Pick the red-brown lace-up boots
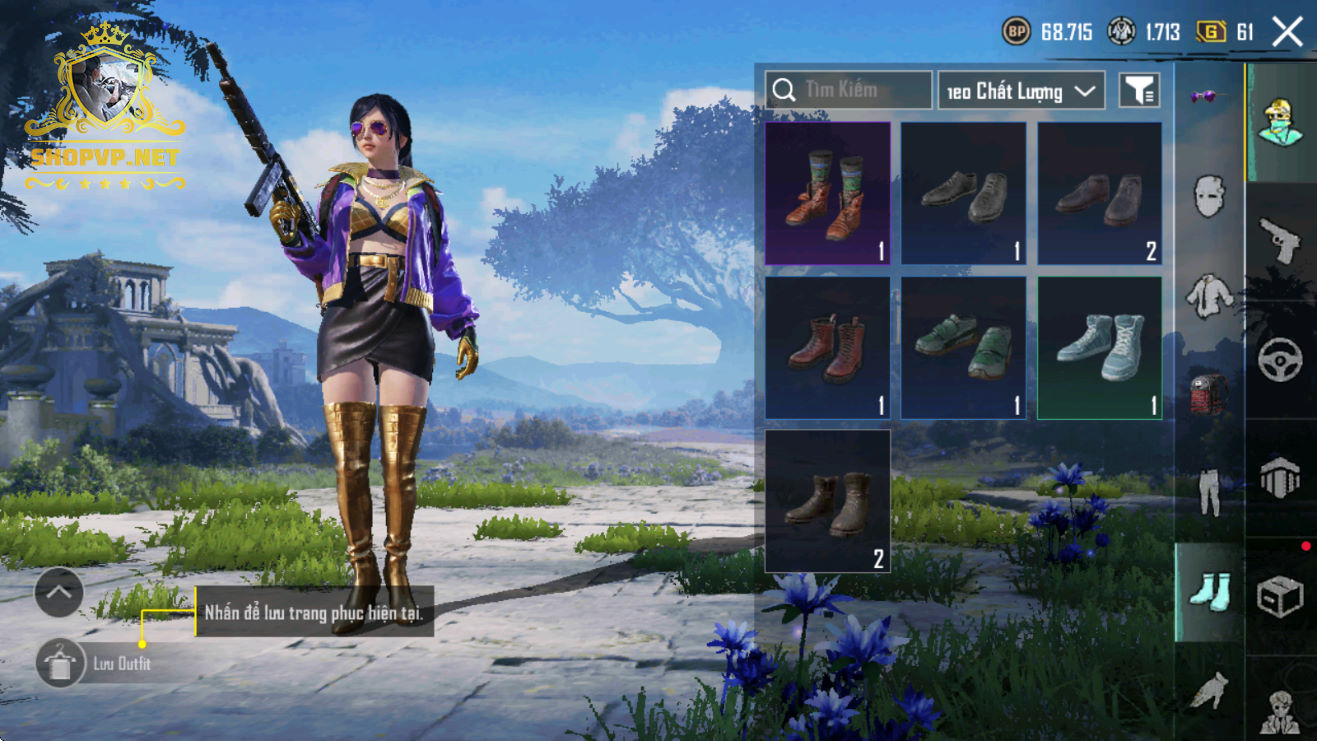The width and height of the screenshot is (1317, 741). pyautogui.click(x=827, y=347)
